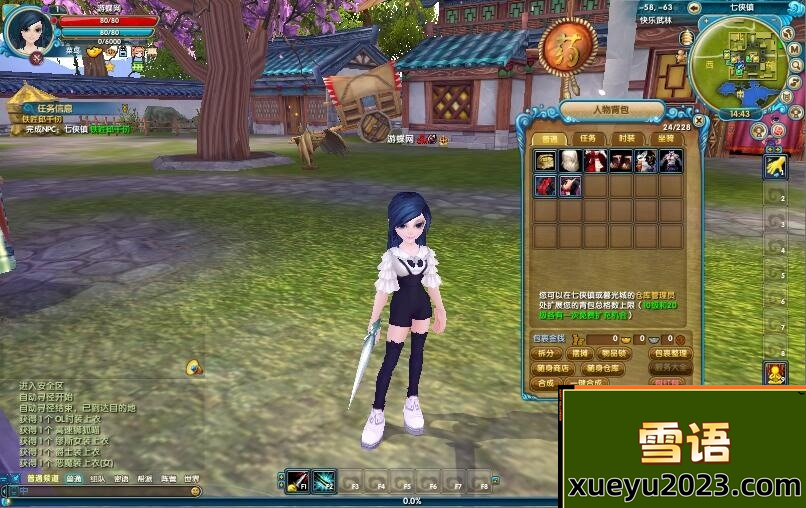Select the golden item in the first bag slot
Viewport: 806px width, 508px height.
coord(545,162)
